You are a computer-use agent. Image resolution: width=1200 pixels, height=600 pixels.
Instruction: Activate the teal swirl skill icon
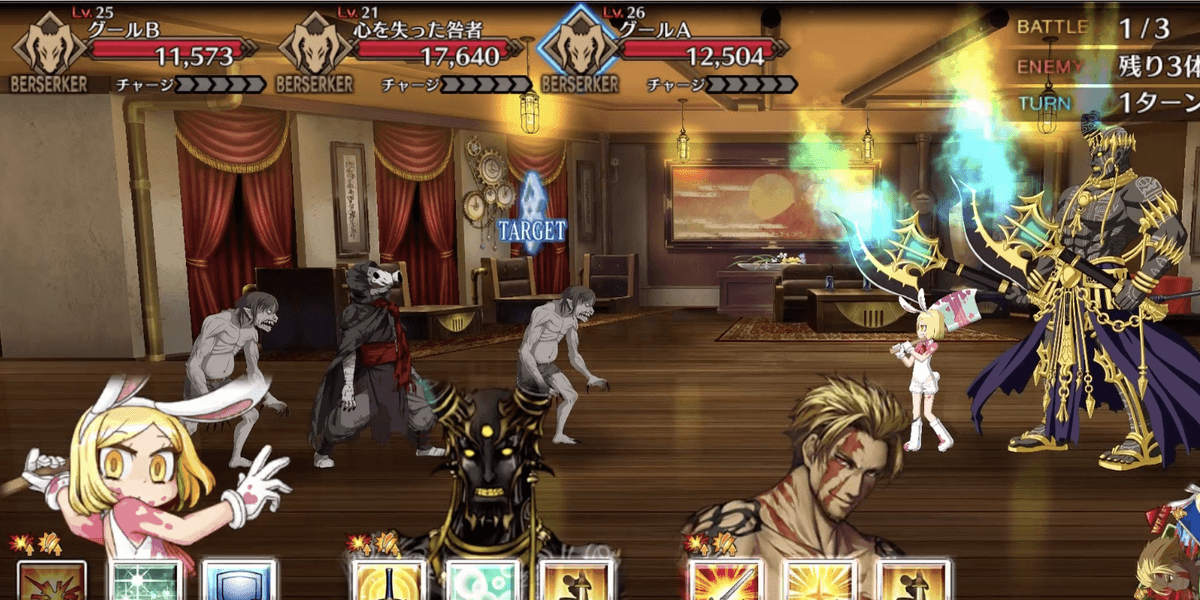[481, 582]
